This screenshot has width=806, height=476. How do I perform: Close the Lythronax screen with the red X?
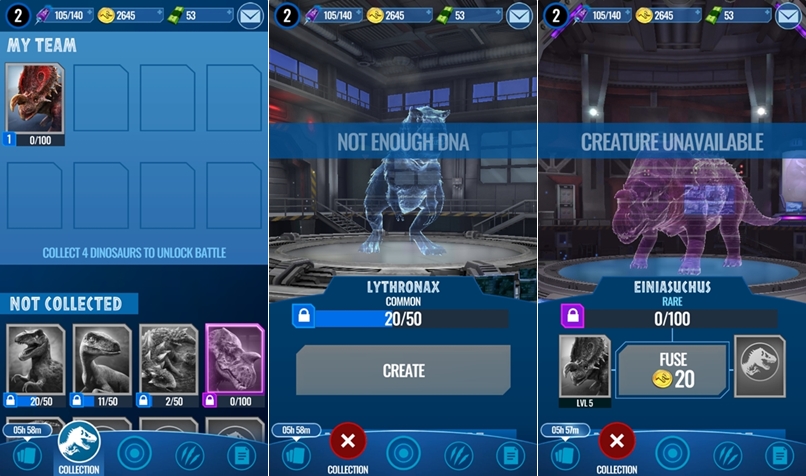(347, 441)
